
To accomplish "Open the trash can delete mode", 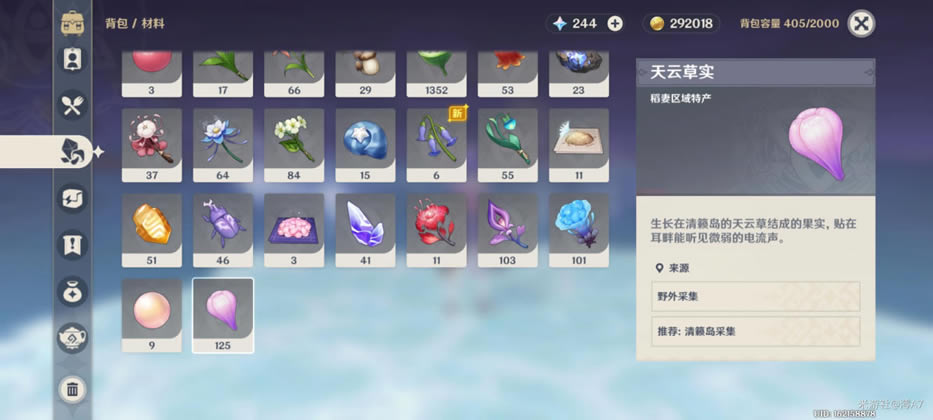I will click(x=72, y=388).
